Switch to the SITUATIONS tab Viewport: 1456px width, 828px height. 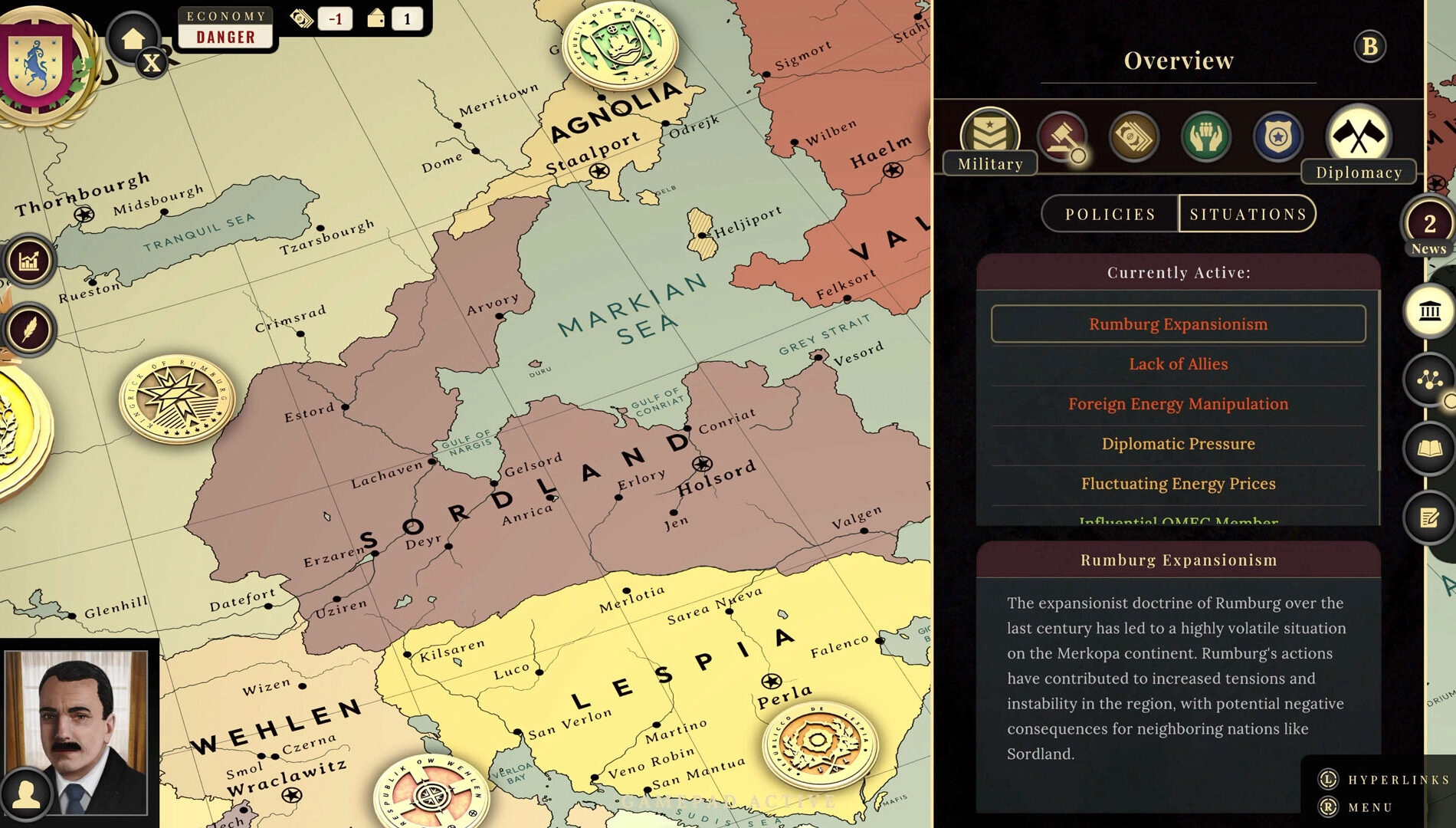[x=1248, y=215]
